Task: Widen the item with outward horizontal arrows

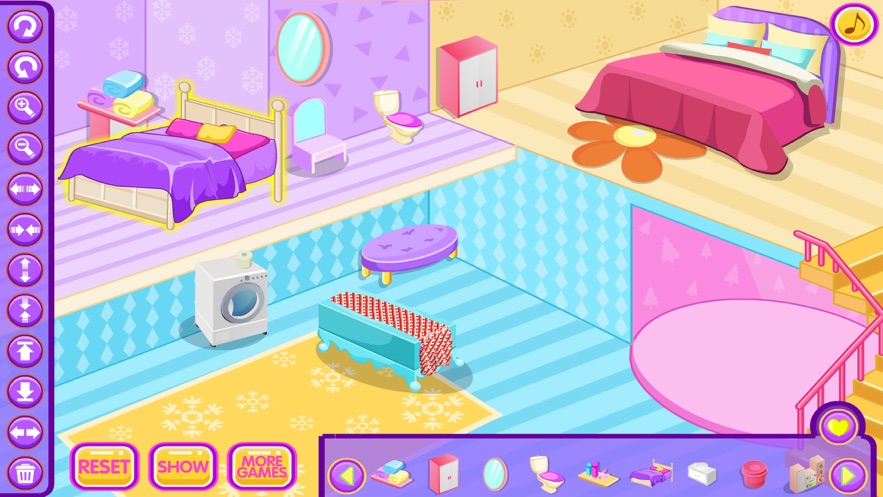Action: tap(24, 188)
